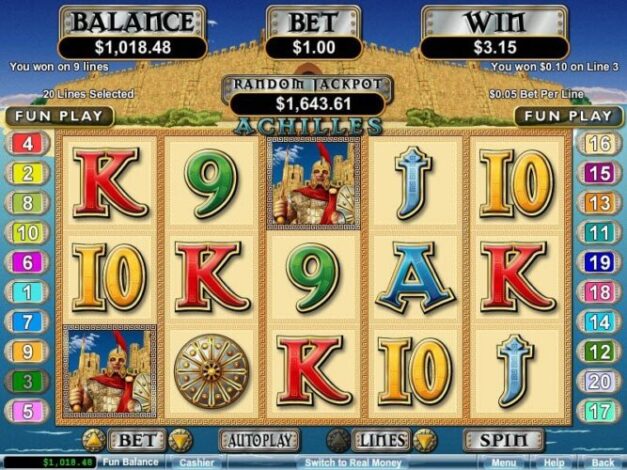The height and width of the screenshot is (470, 627).
Task: Select payline number 5 marker
Action: pos(27,410)
